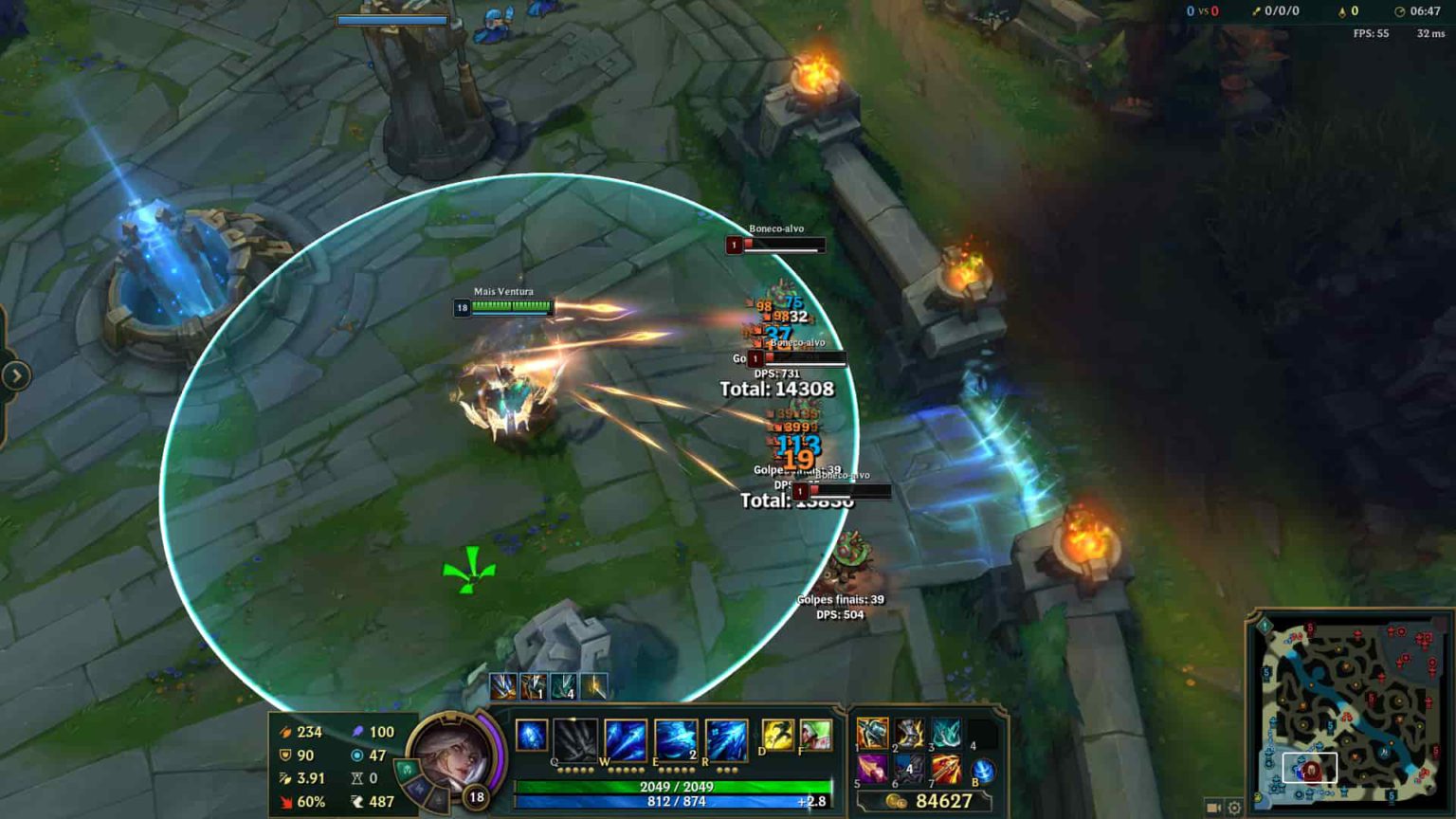Cast Ashe's Q ability Ranger's Focus
This screenshot has height=819, width=1456.
[574, 738]
